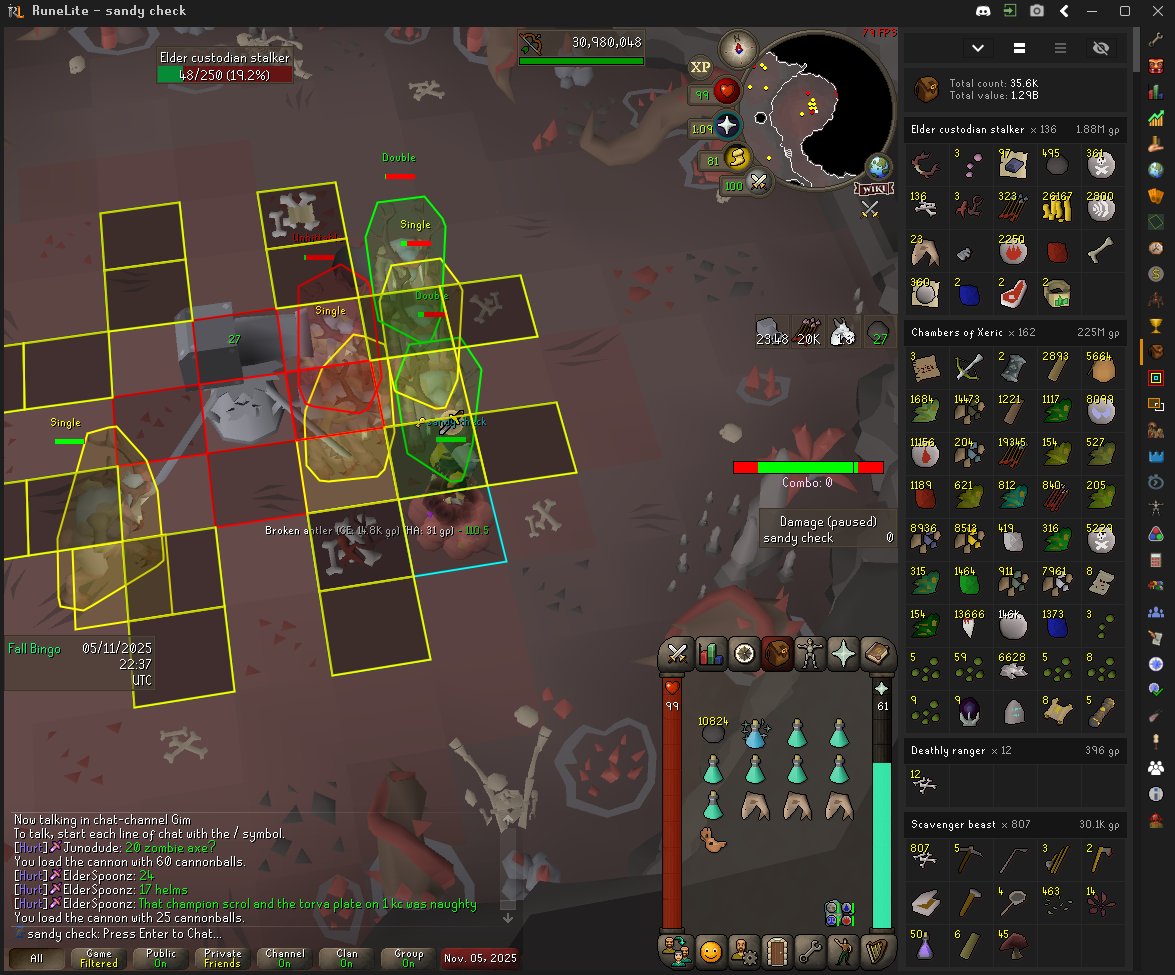
Task: Click the compass to face north
Action: click(x=739, y=47)
